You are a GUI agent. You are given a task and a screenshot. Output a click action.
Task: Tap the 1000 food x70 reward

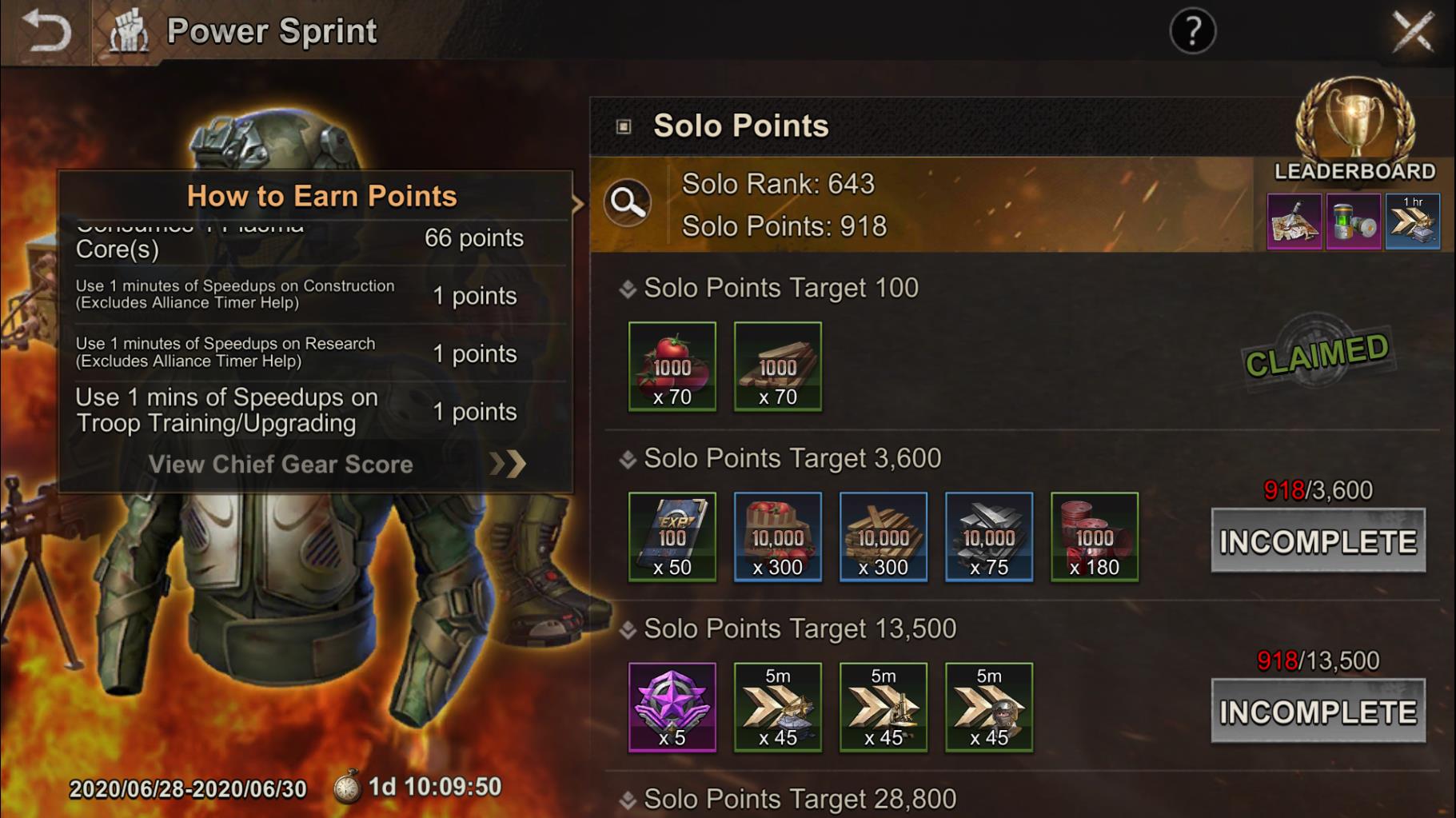point(672,367)
